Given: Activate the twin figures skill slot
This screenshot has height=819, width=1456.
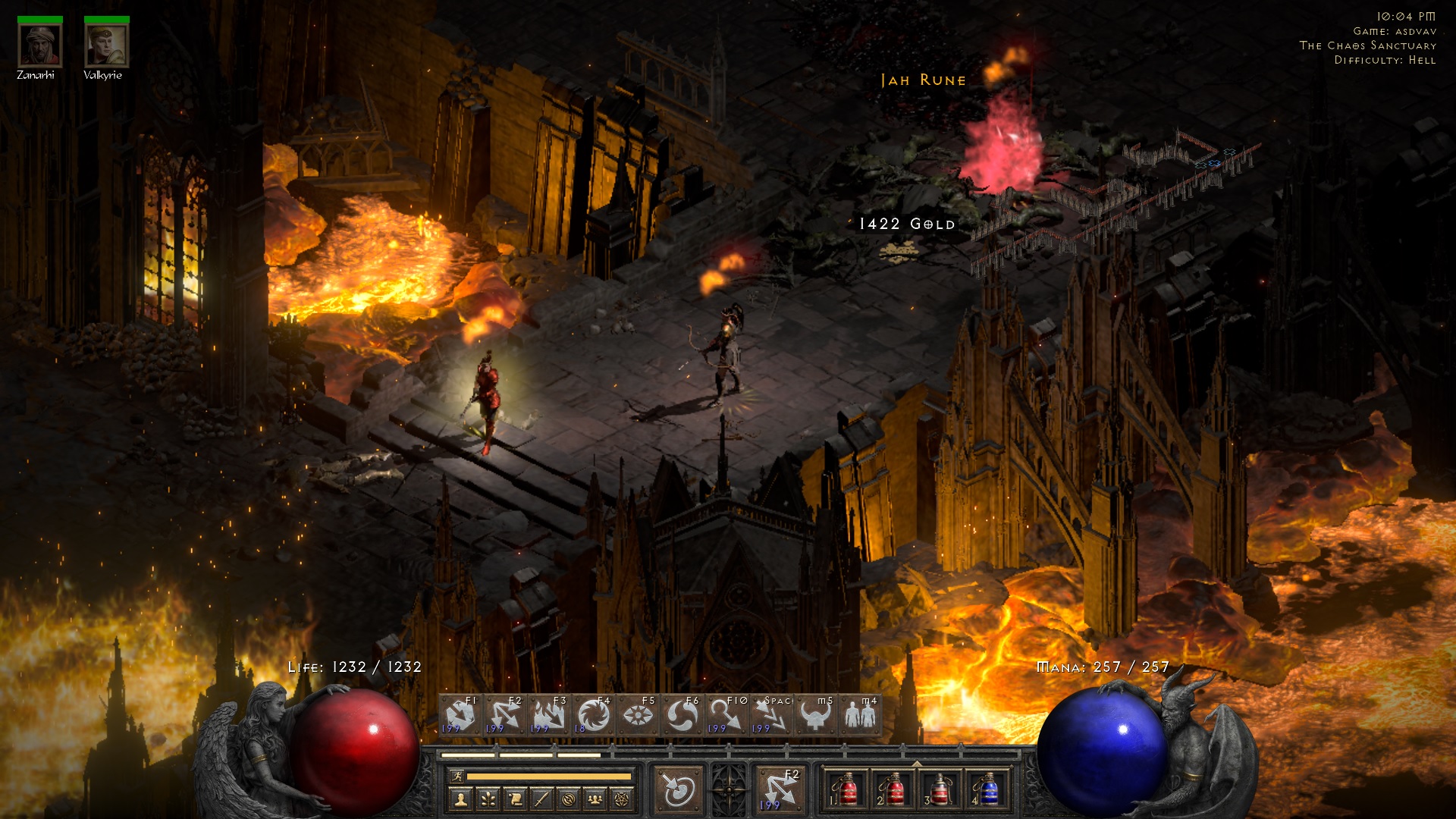Looking at the screenshot, I should click(x=859, y=714).
